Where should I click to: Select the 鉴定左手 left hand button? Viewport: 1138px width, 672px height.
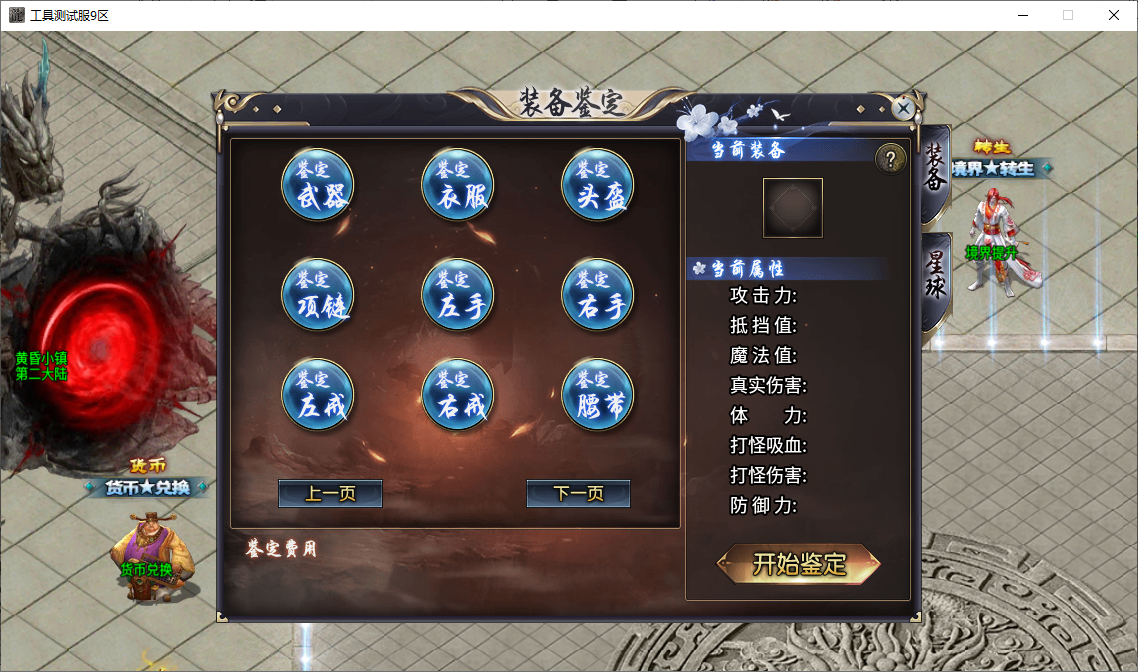(458, 295)
